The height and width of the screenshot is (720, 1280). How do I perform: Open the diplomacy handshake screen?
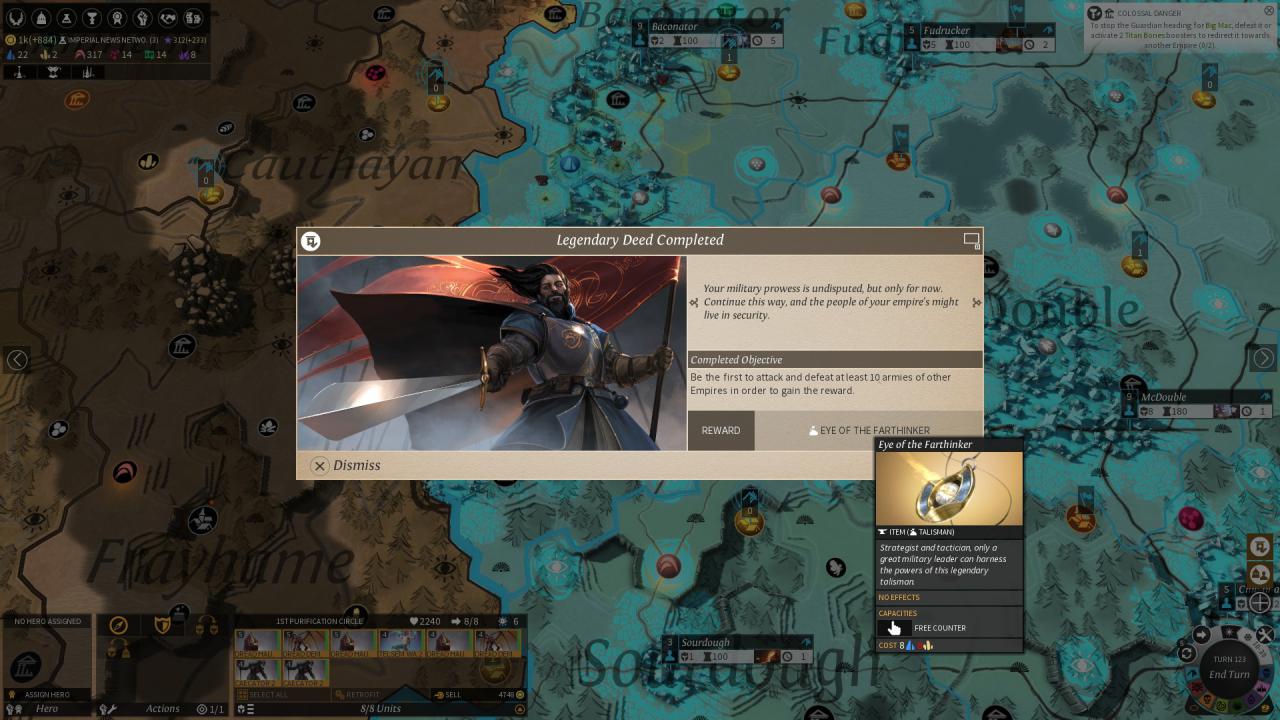168,18
